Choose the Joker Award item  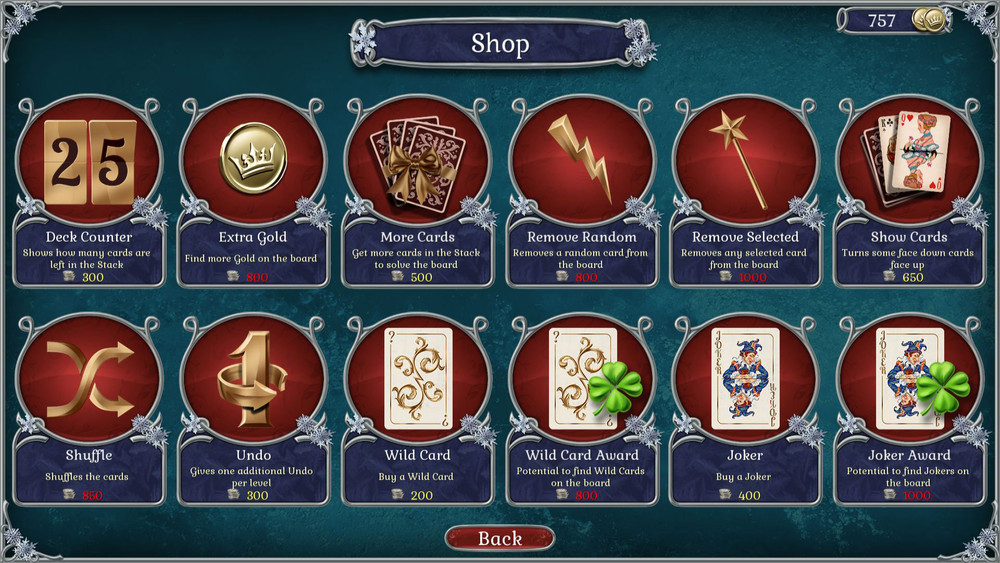[x=909, y=380]
